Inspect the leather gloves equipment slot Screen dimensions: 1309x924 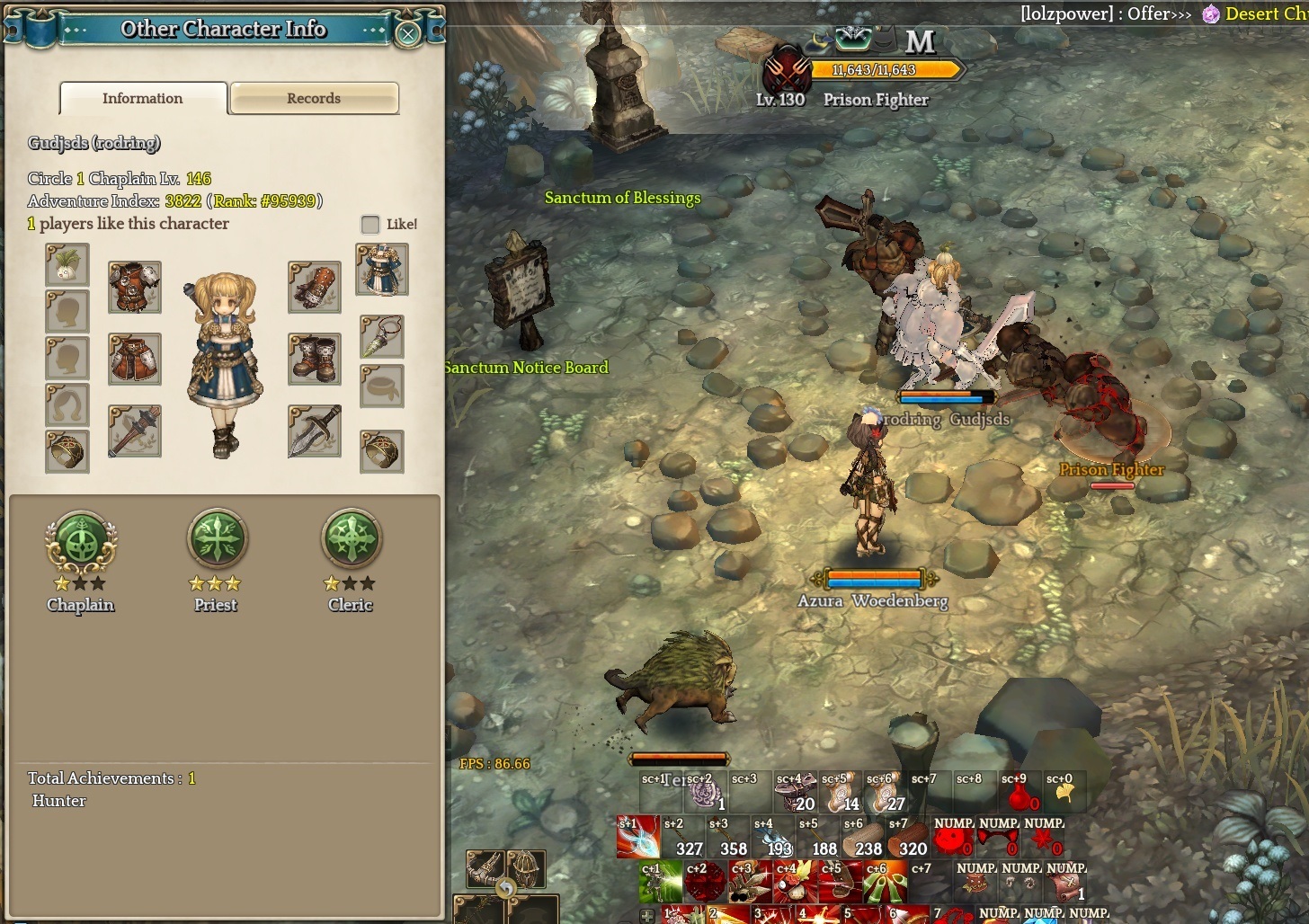[x=315, y=287]
